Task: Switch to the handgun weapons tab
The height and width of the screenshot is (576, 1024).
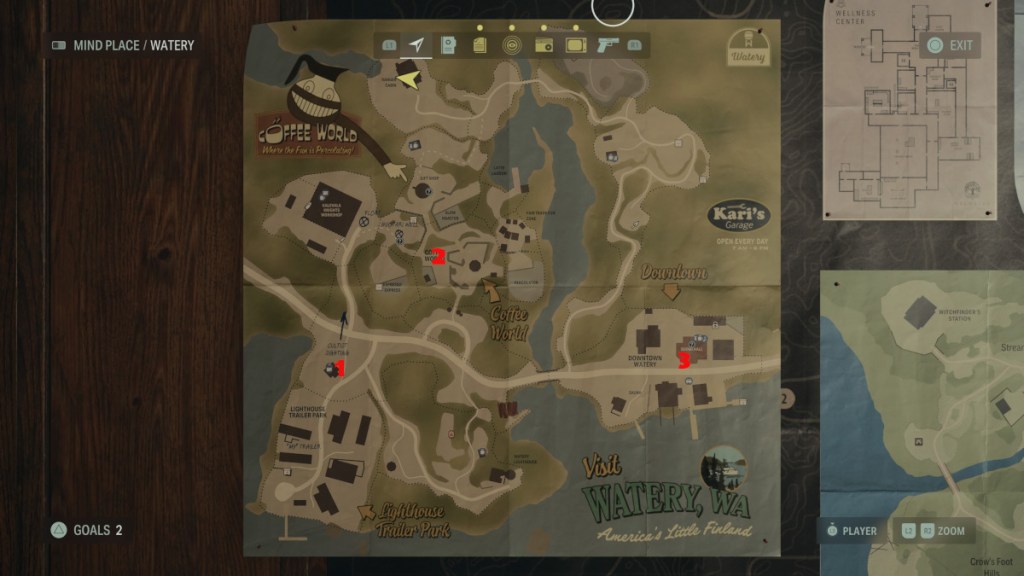Action: (607, 45)
